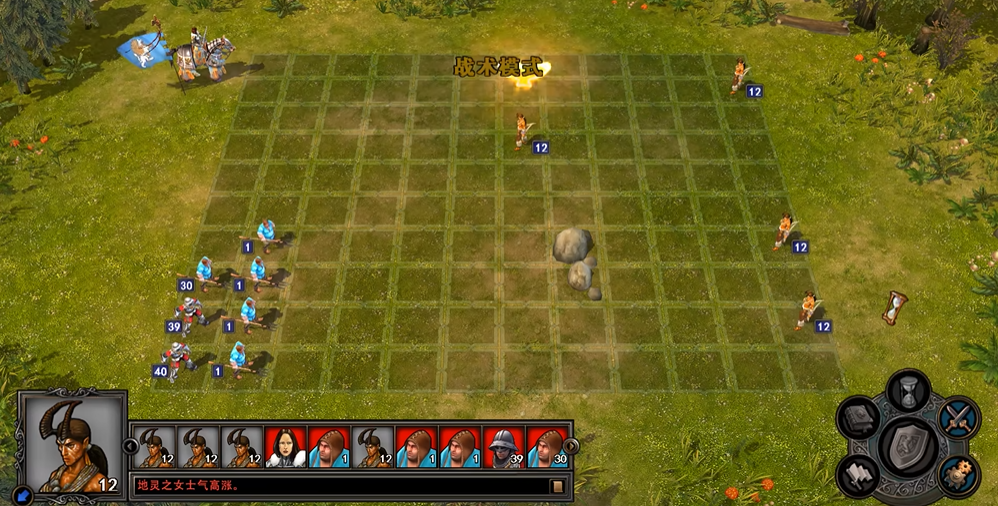Screen dimensions: 998x506
Task: Activate the shield defend command
Action: tap(909, 446)
